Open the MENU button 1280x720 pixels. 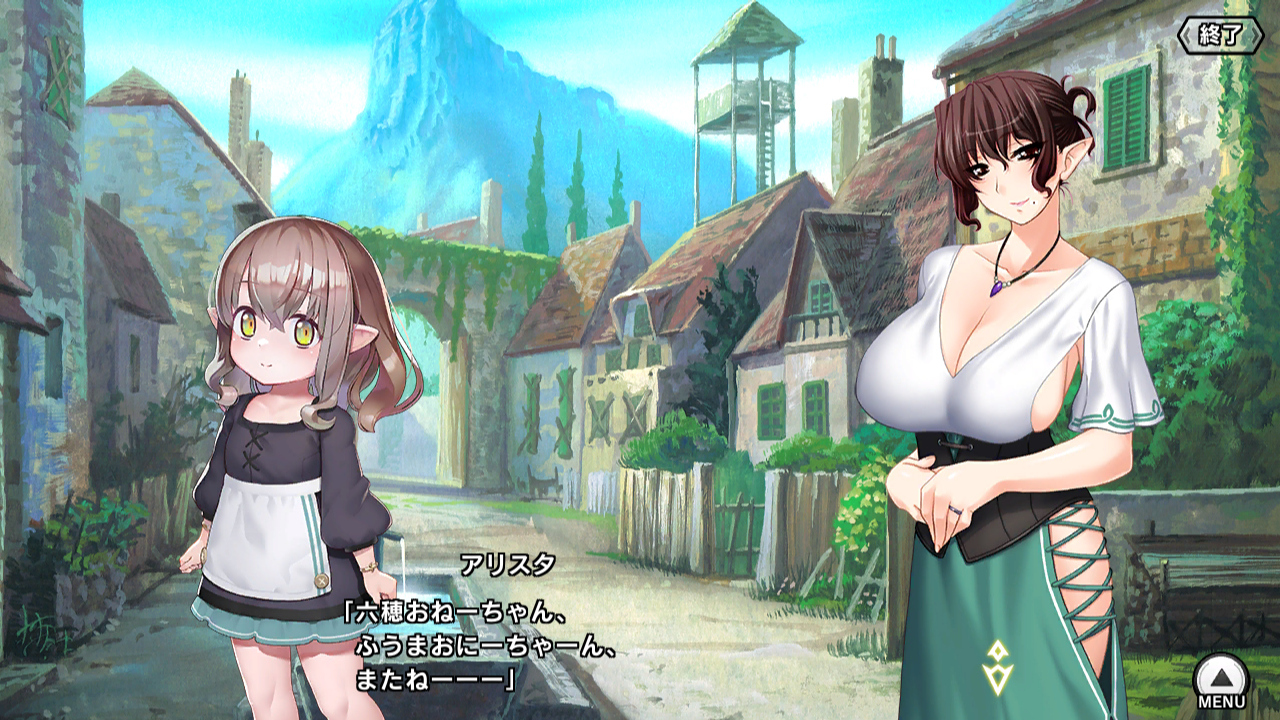[x=1221, y=681]
